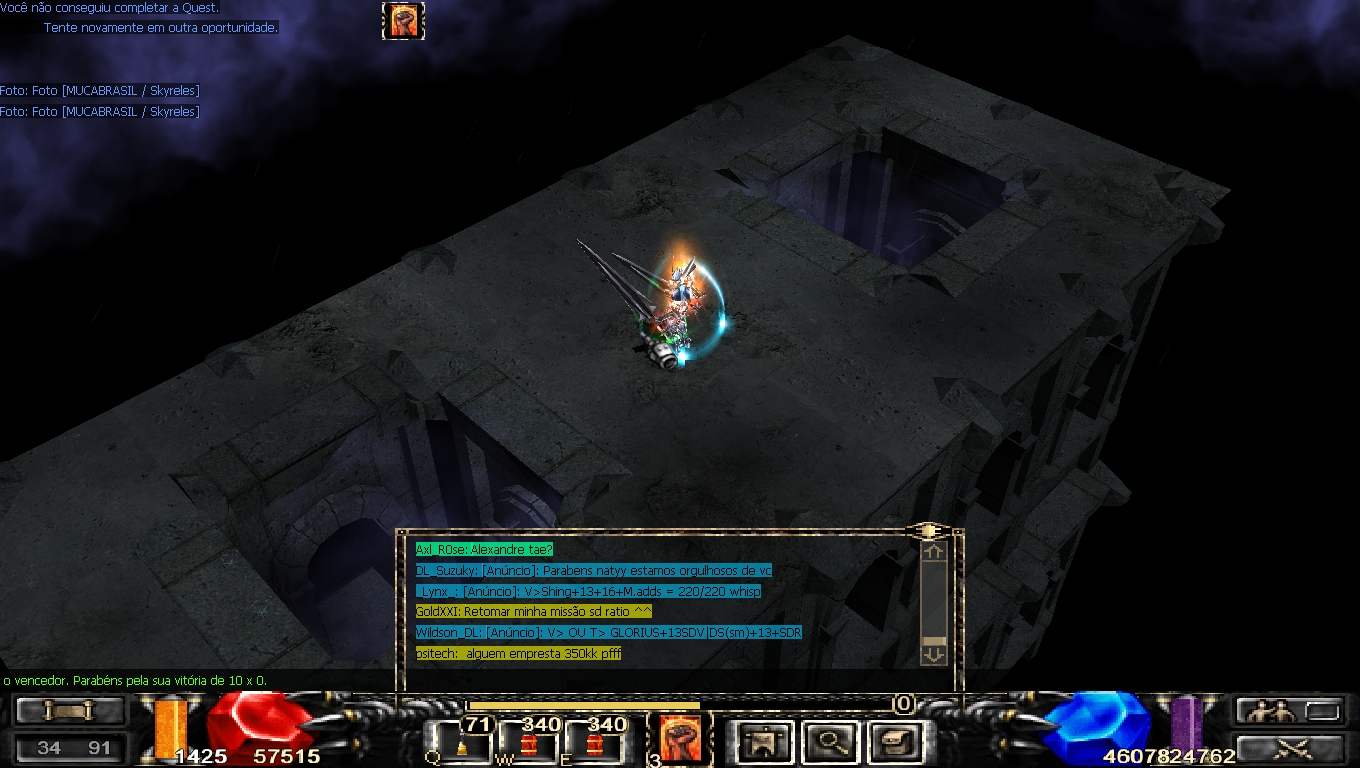Select the active fist skill icon in the bar

pyautogui.click(x=680, y=740)
